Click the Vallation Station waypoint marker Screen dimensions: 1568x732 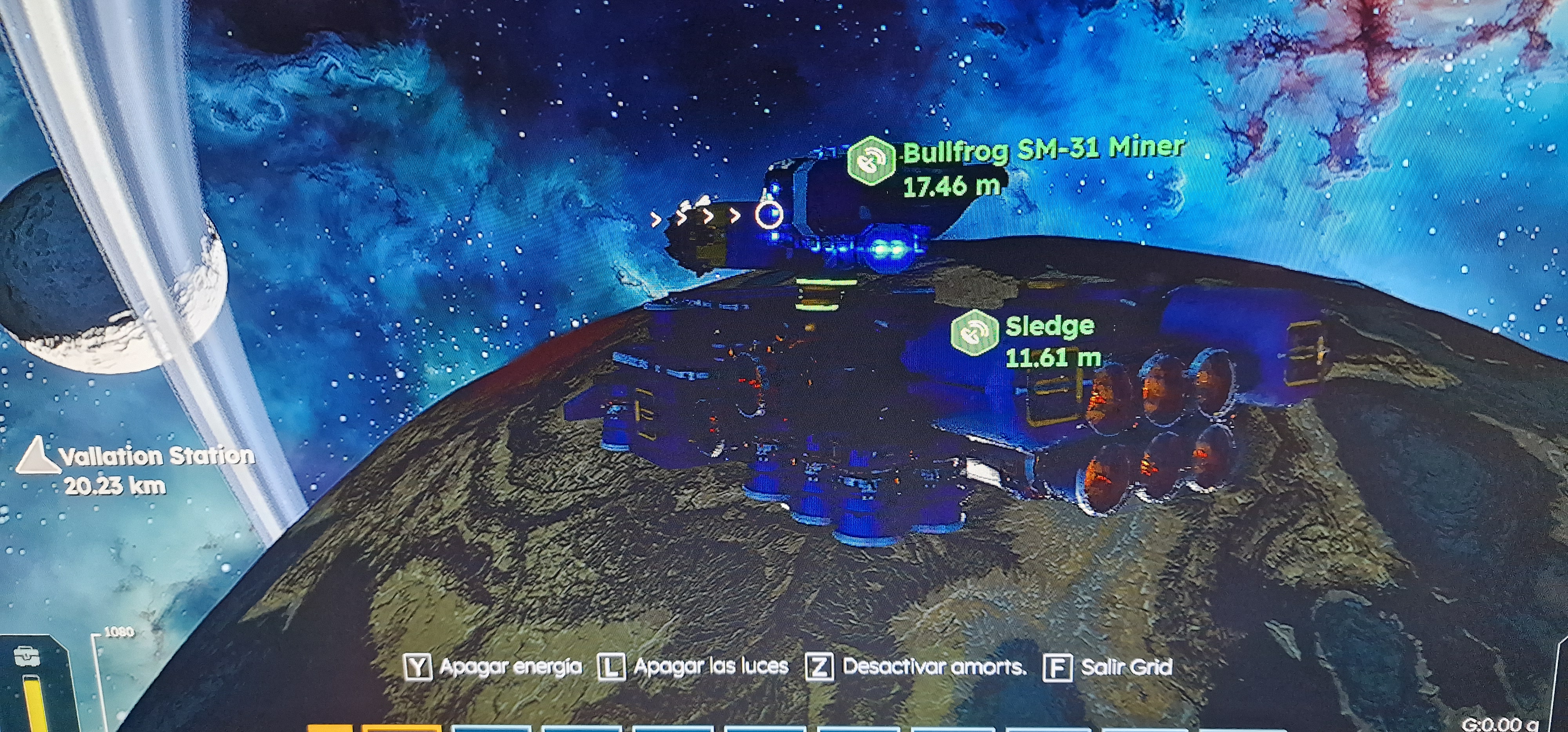(x=36, y=456)
